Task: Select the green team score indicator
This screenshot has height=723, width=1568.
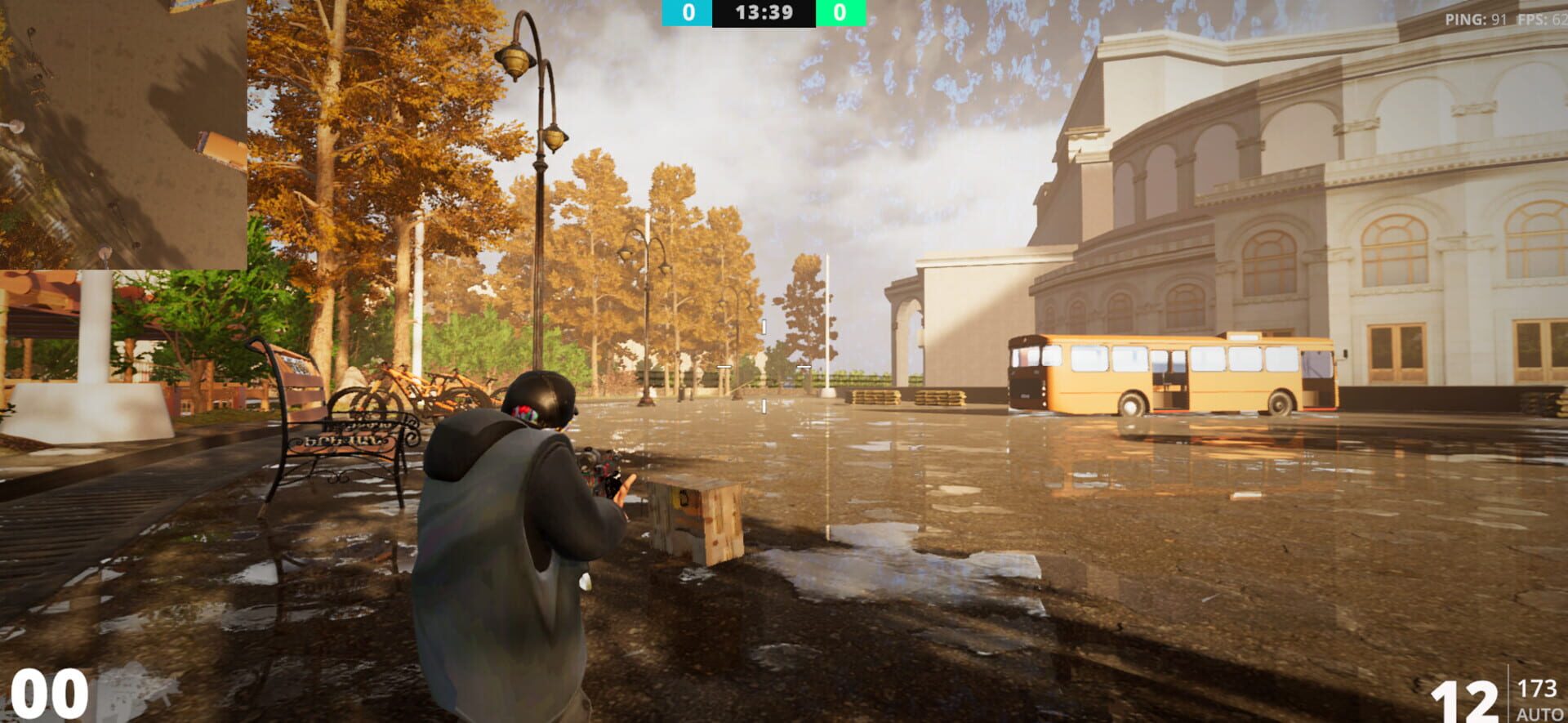Action: 843,11
